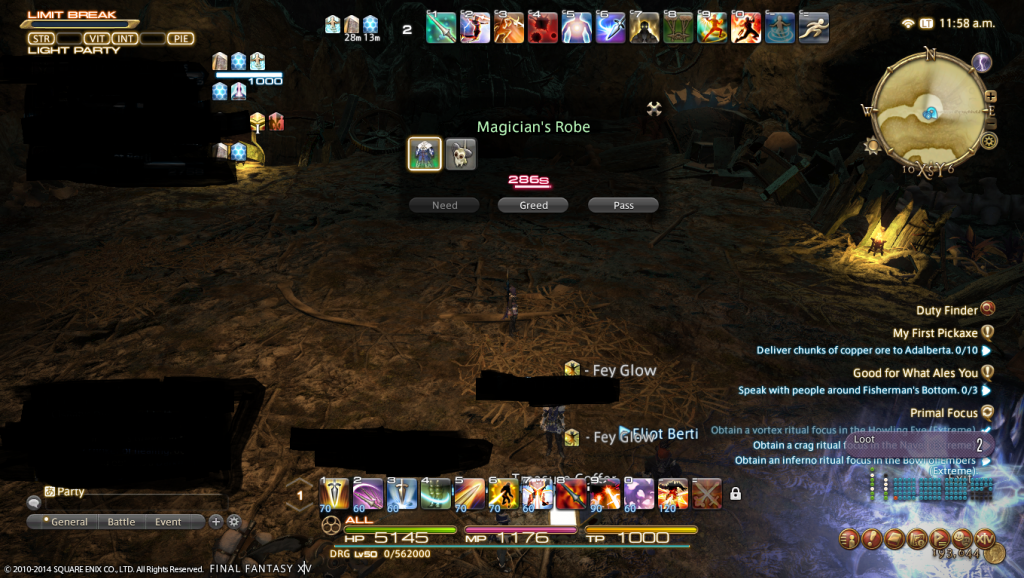Open minimap settings gear
Viewport: 1024px width, 578px height.
click(989, 141)
